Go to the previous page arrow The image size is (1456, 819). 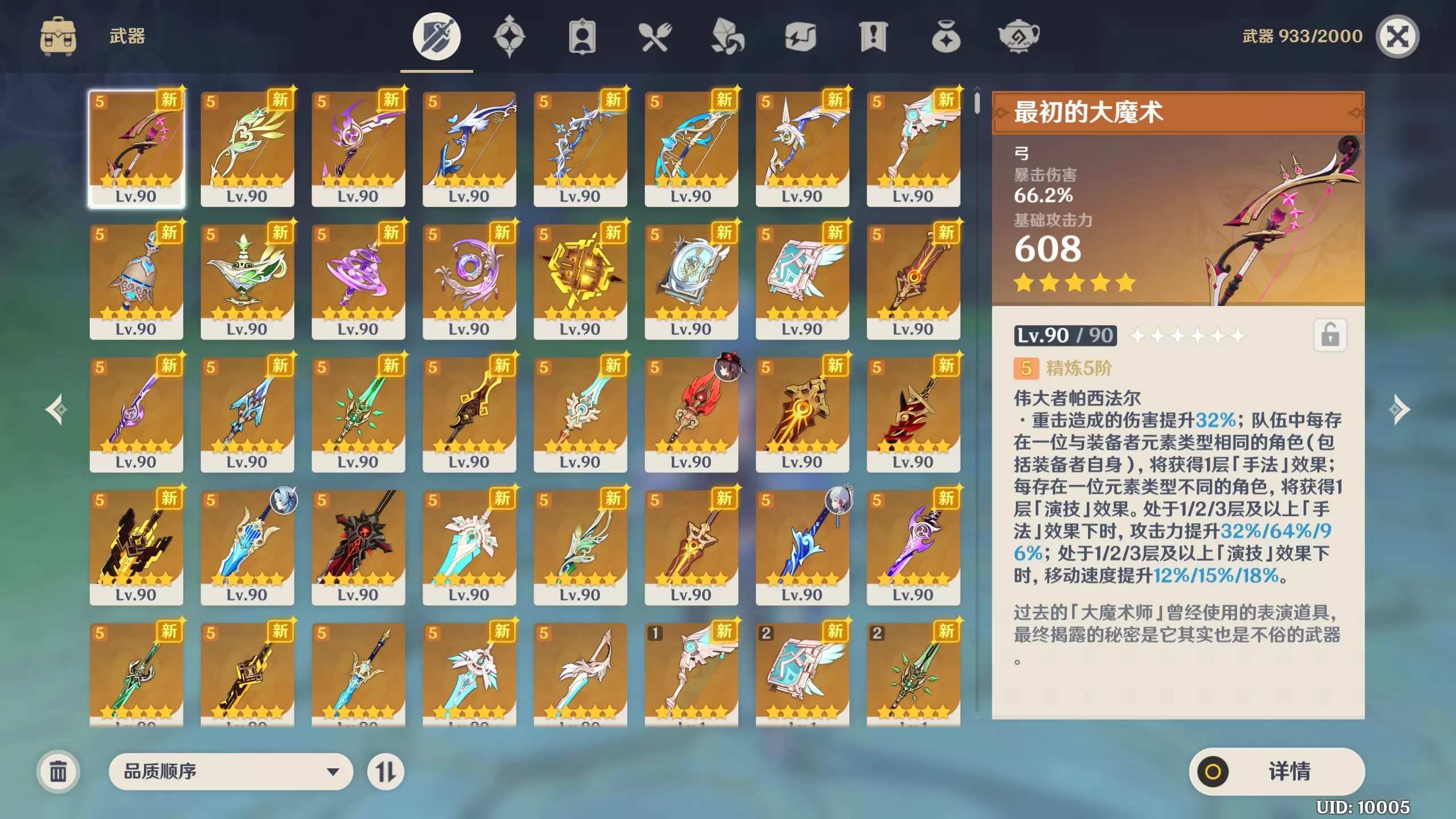point(56,409)
